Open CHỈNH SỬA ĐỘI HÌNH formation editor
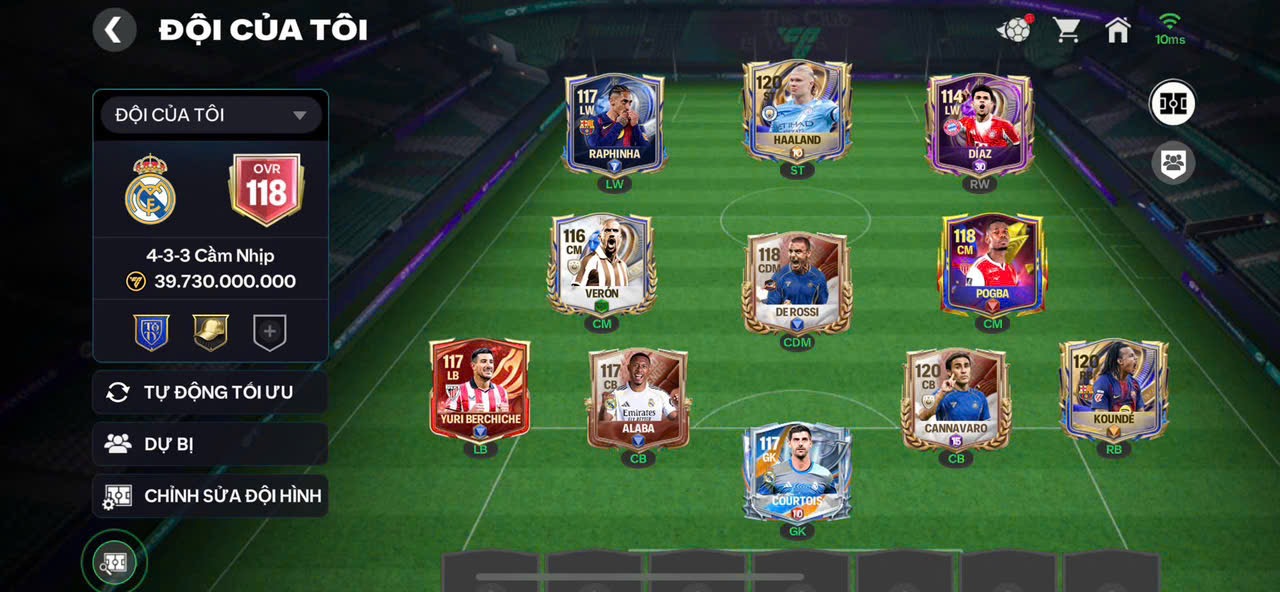Viewport: 1280px width, 592px height. pos(210,496)
